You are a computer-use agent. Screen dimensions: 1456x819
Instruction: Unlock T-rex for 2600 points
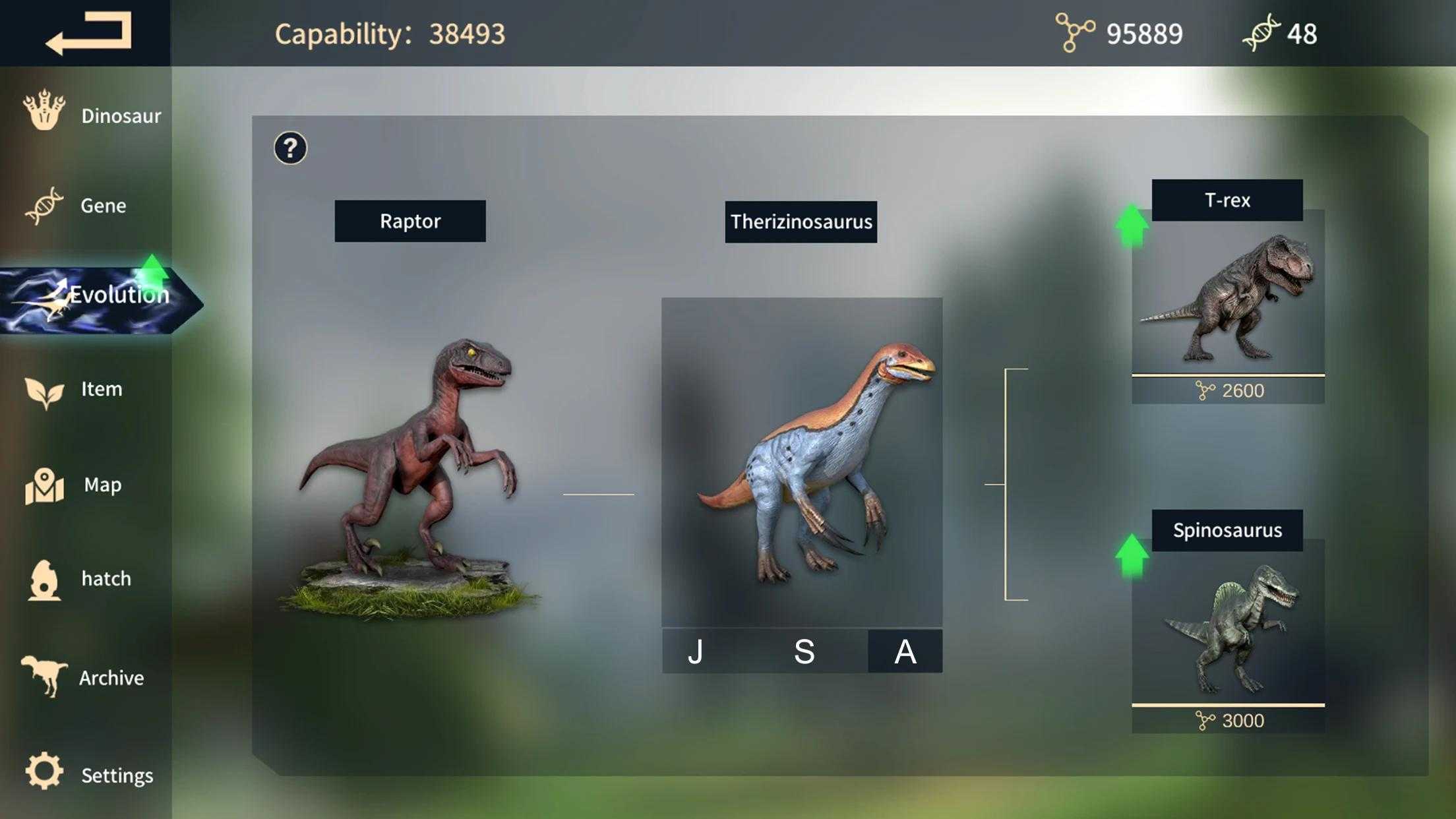[1228, 390]
